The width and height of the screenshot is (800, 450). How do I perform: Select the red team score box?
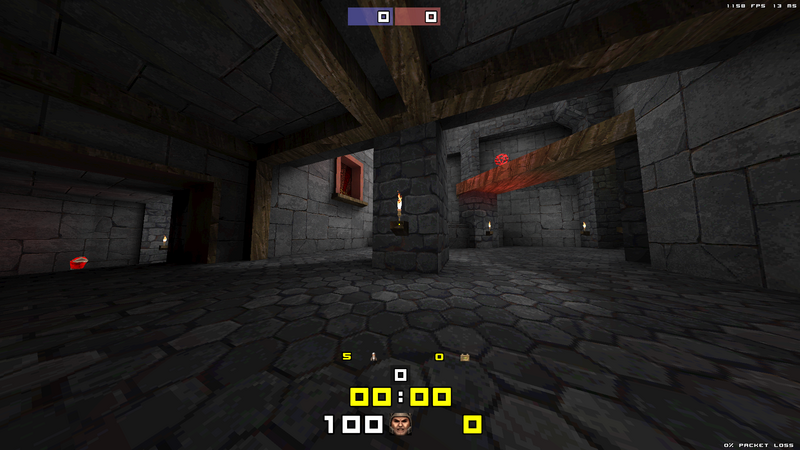click(418, 16)
